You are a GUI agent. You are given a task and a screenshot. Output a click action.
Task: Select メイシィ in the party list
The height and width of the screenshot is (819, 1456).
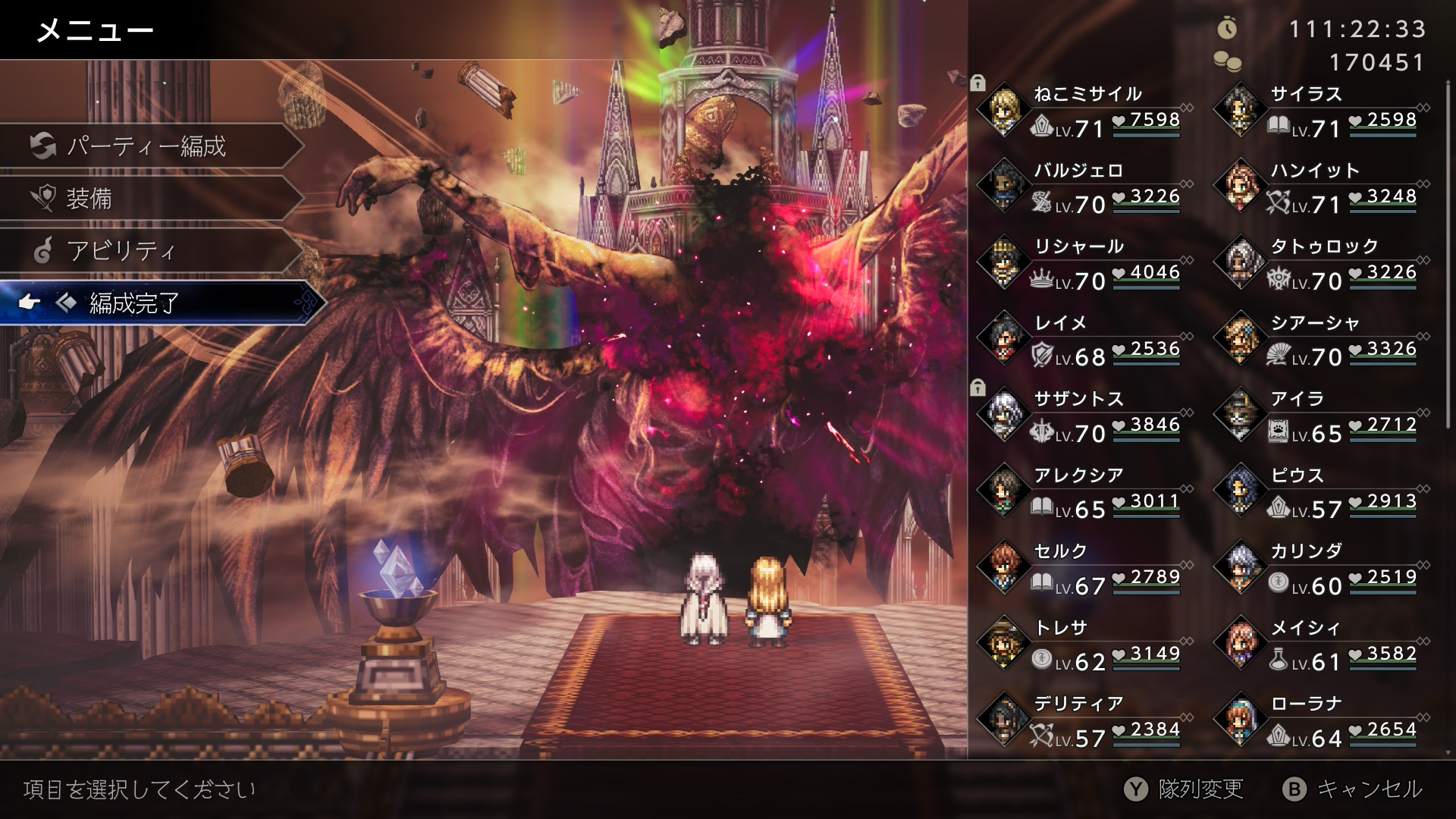[x=1321, y=645]
